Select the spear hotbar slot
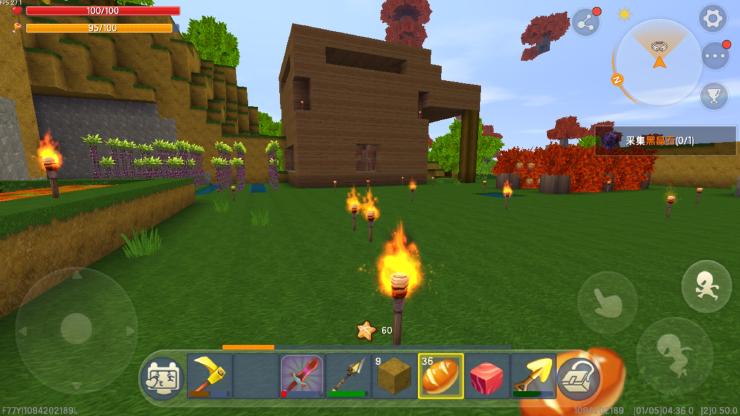Screen dimensions: 740x416 pos(347,376)
